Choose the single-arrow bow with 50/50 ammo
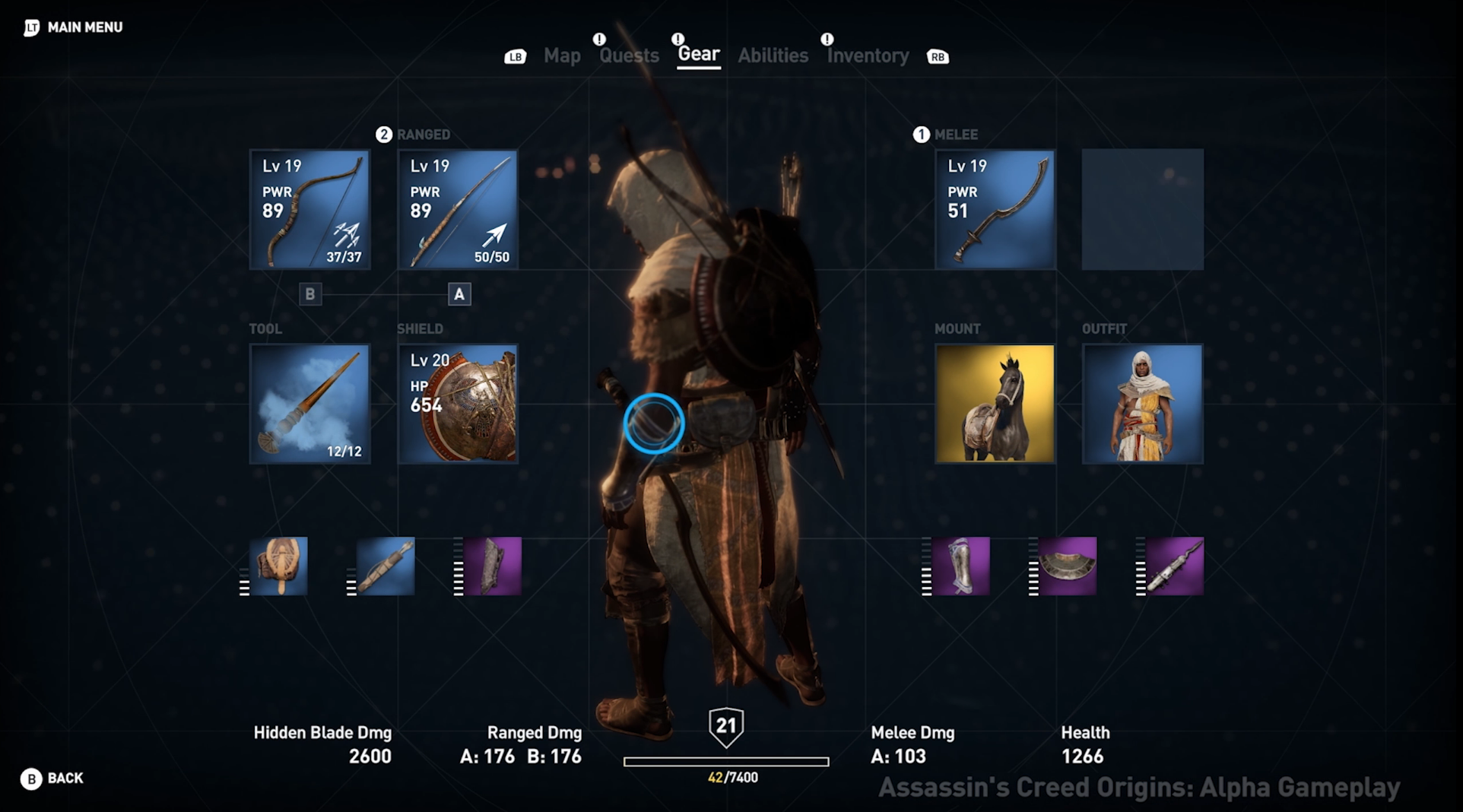 point(458,210)
